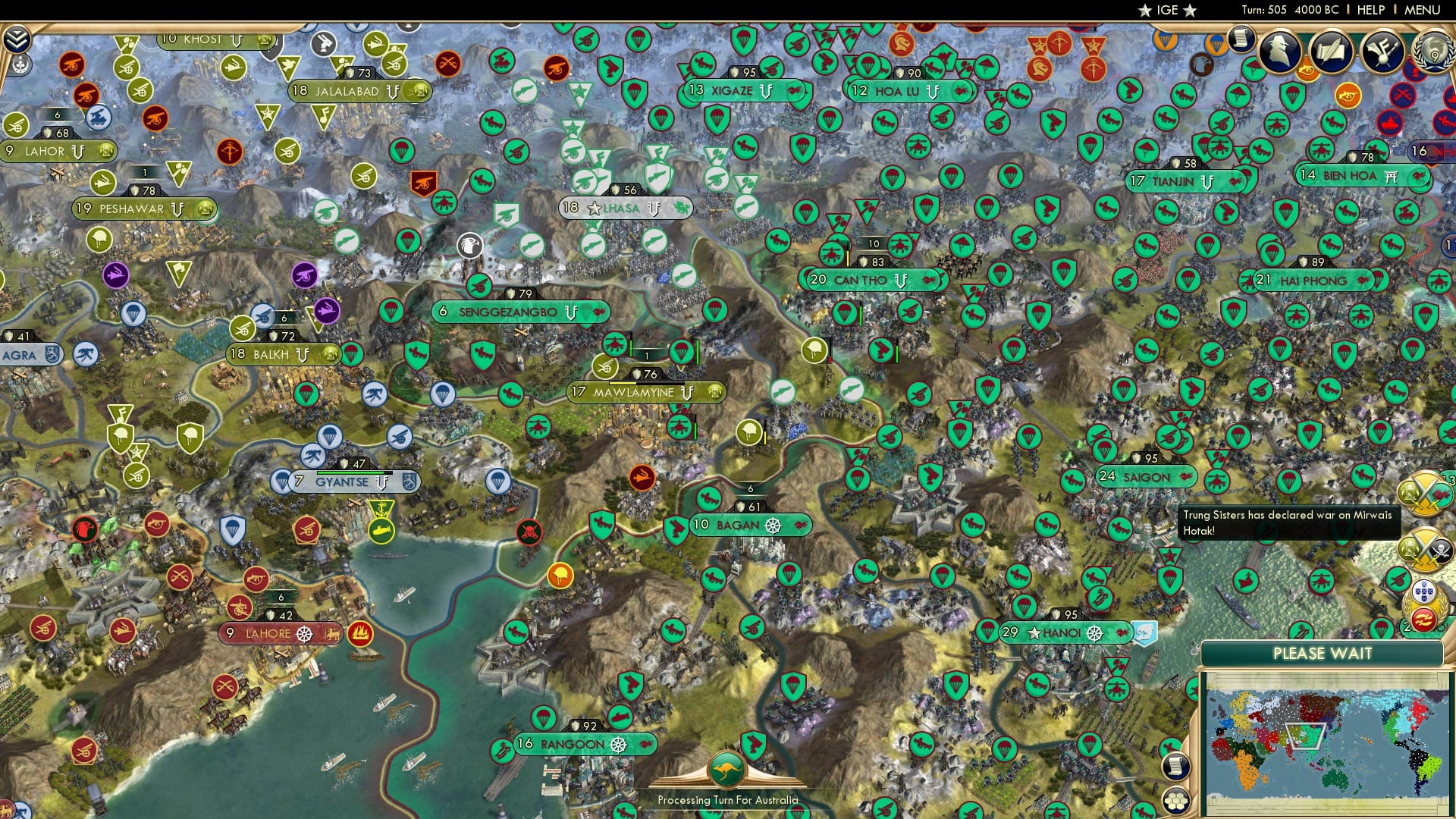The height and width of the screenshot is (819, 1456).
Task: Open the Espionage overview spy icon
Action: coord(1279,50)
